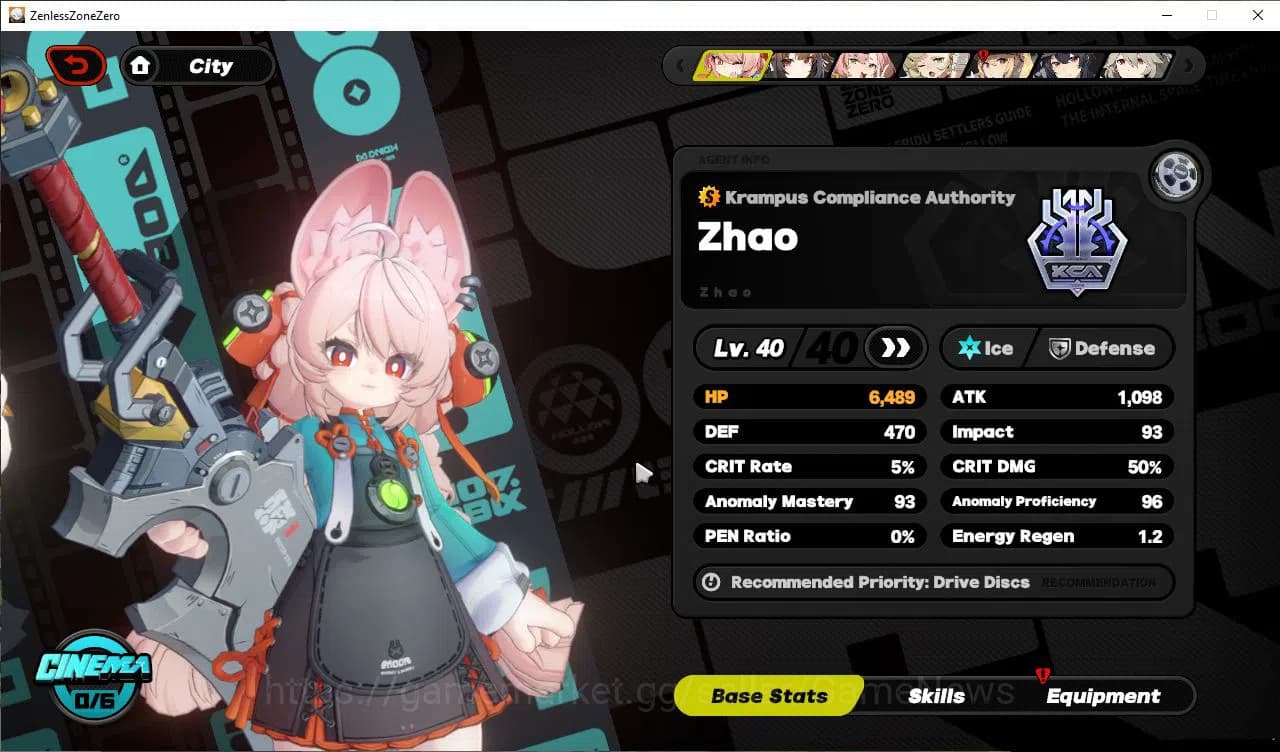Click the right arrow of the character carousel
Screen dimensions: 1280x752
1188,64
